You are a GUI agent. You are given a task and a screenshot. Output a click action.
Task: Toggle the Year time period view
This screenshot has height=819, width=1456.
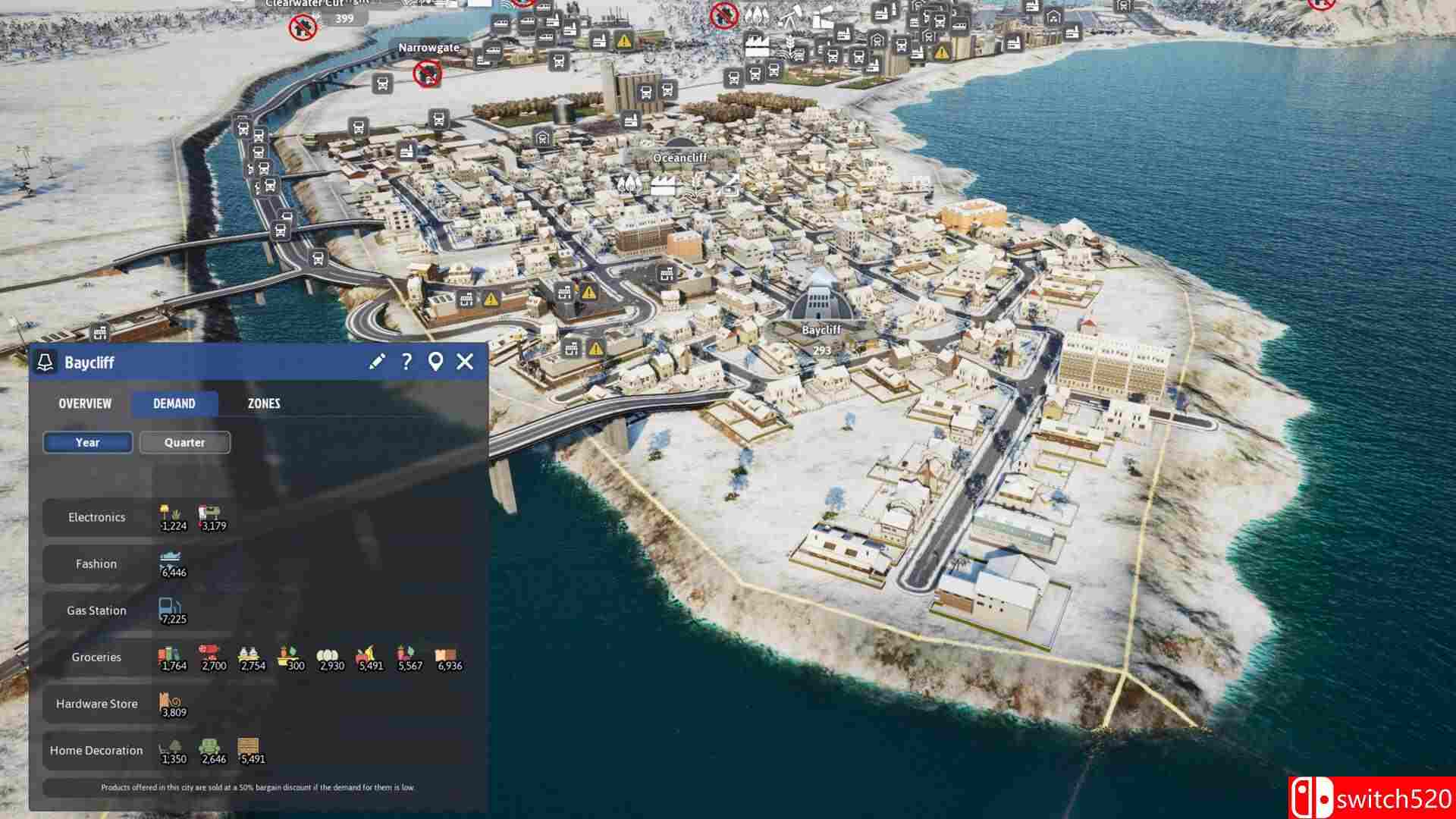coord(86,442)
